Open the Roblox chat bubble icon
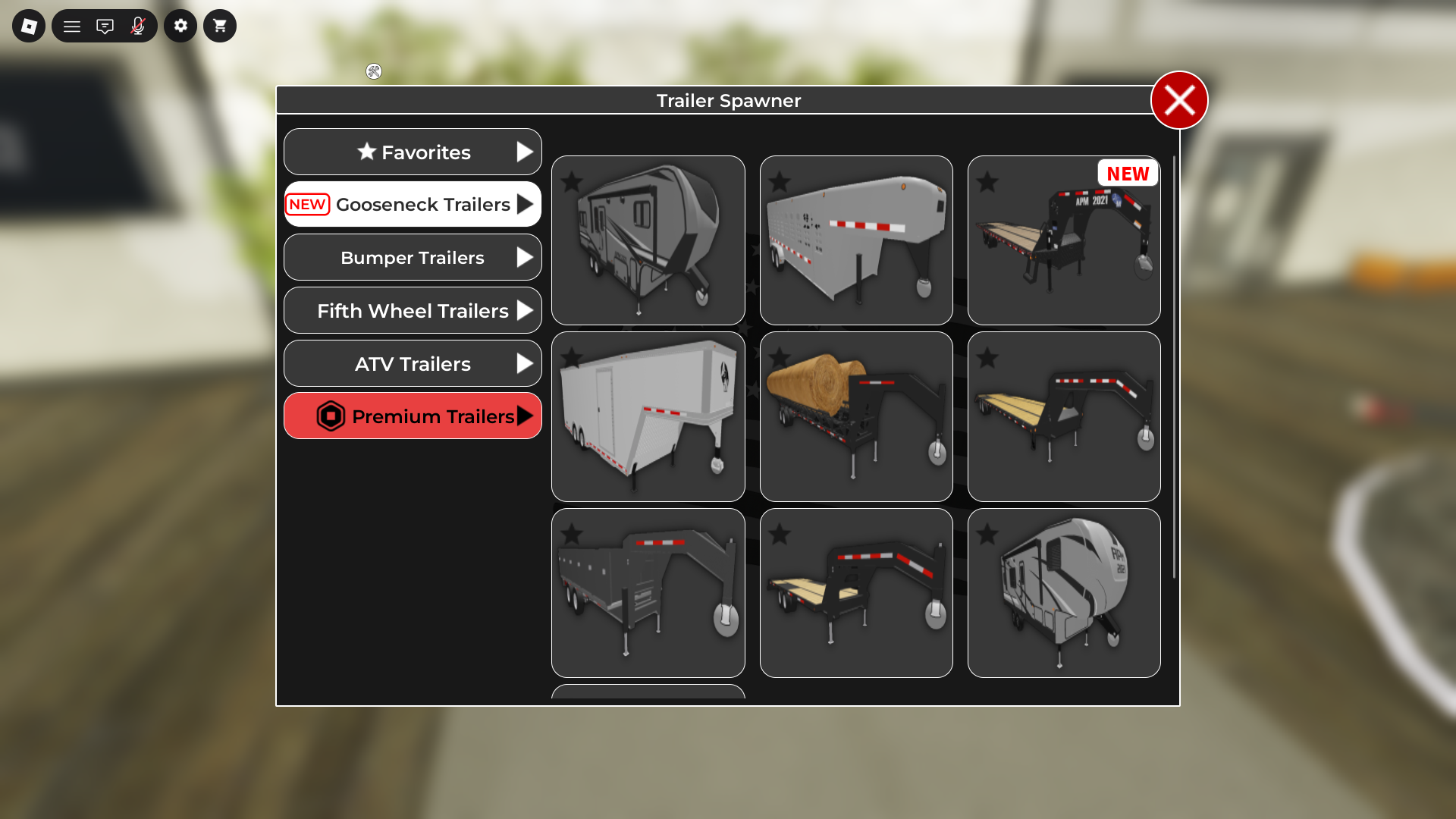Image resolution: width=1456 pixels, height=819 pixels. [x=105, y=26]
